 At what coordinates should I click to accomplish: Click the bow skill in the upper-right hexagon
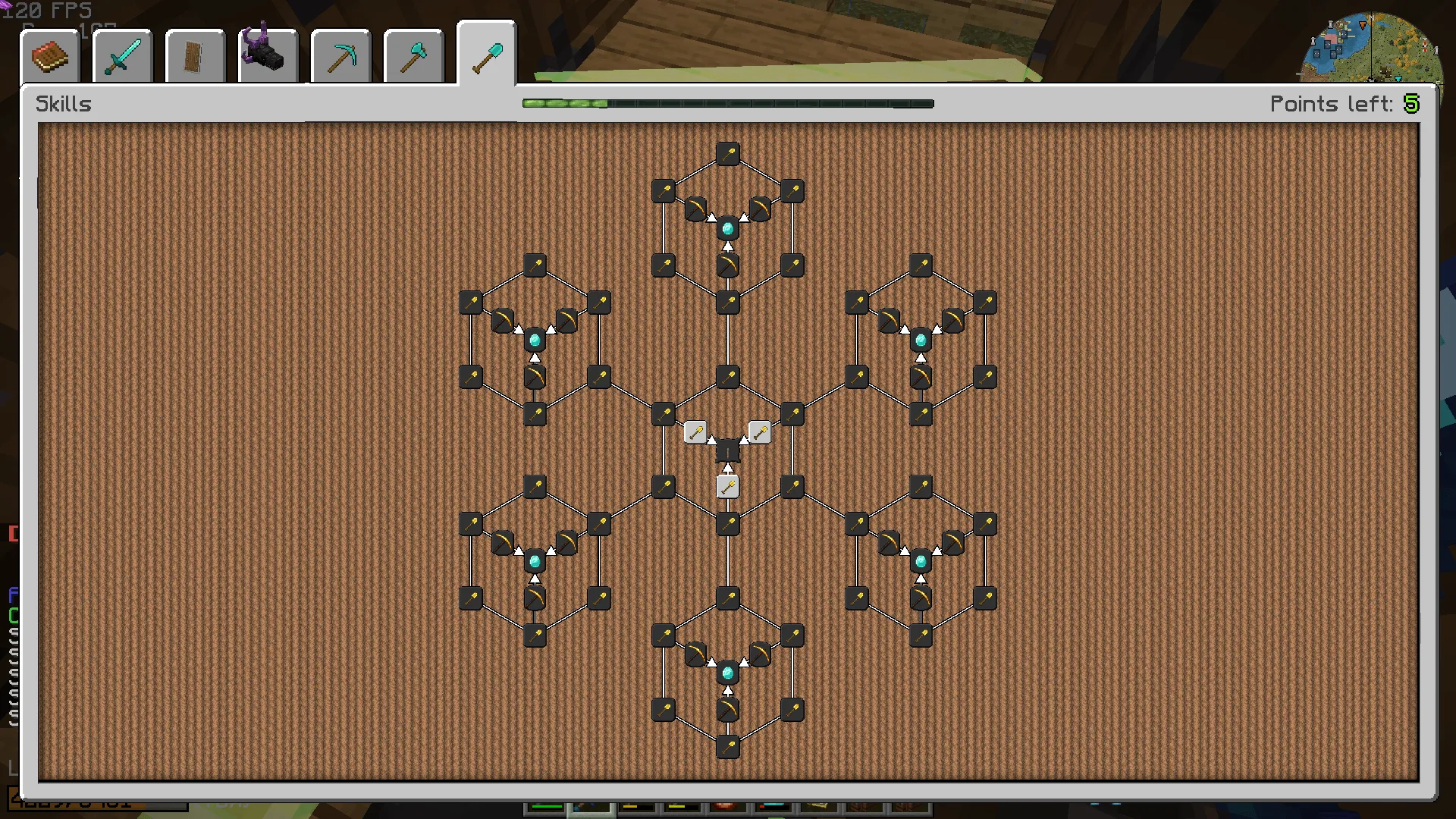[x=889, y=321]
